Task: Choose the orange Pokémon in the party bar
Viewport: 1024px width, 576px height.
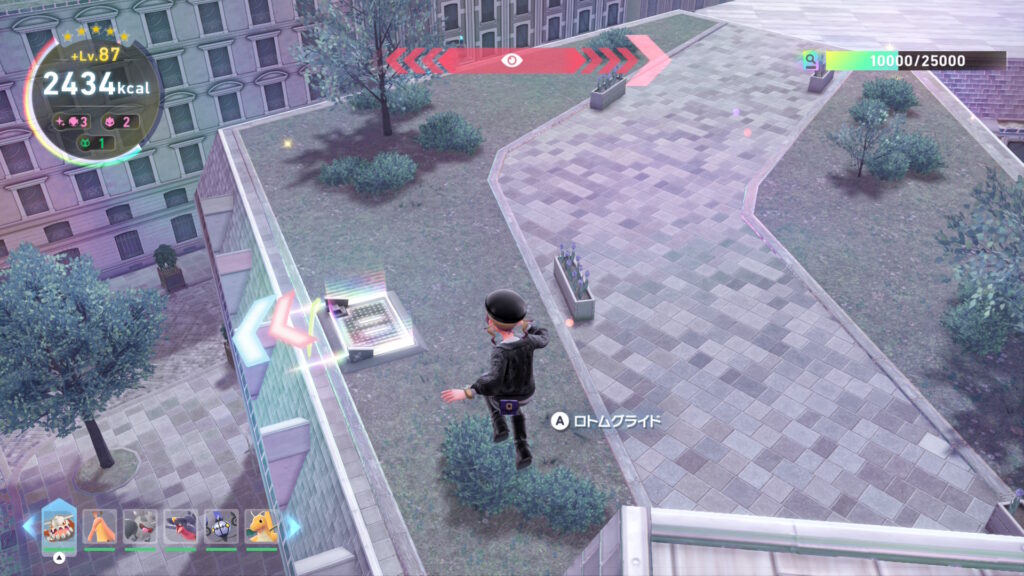Action: pos(100,526)
